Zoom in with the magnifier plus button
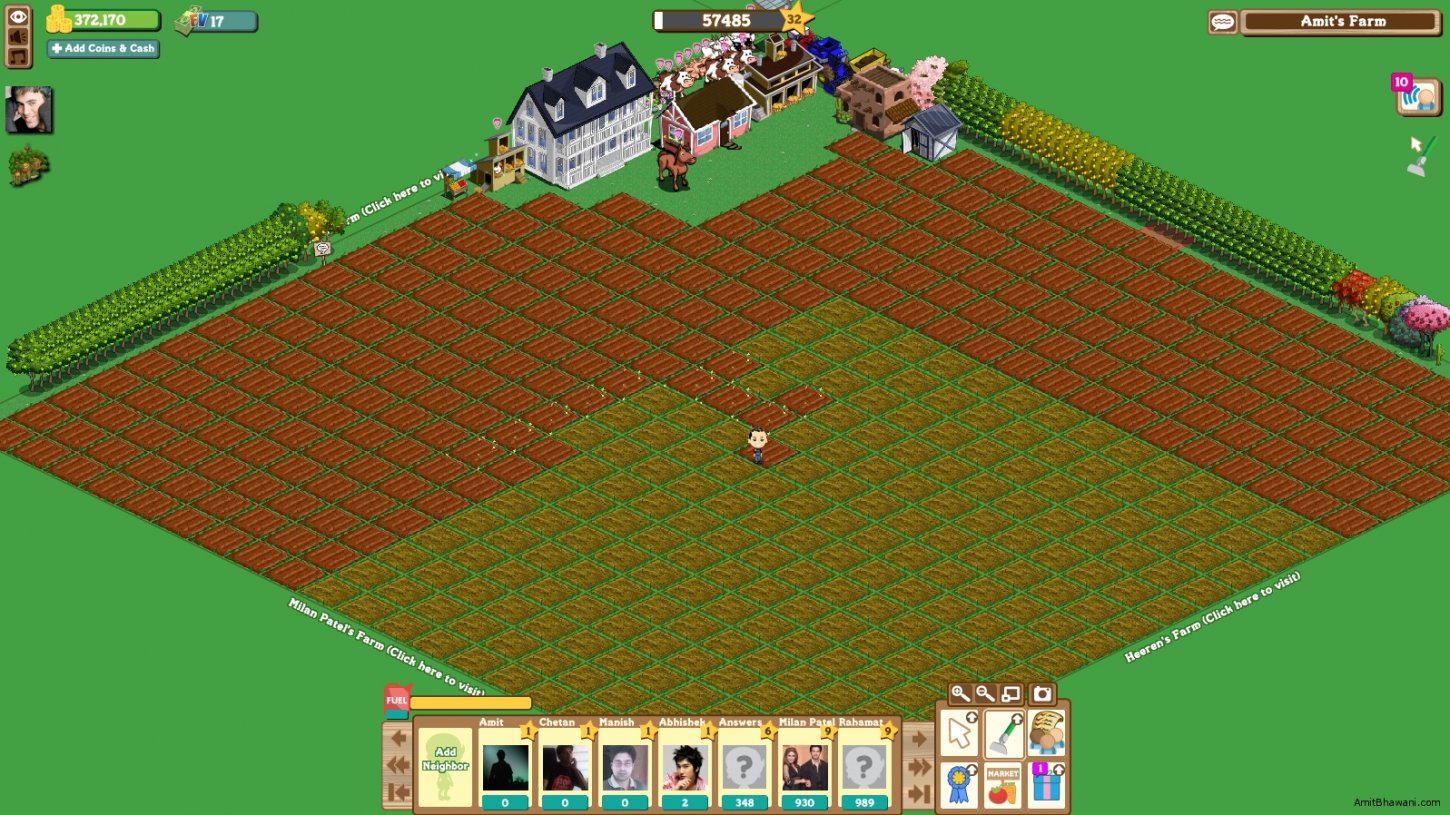The image size is (1450, 815). 960,693
